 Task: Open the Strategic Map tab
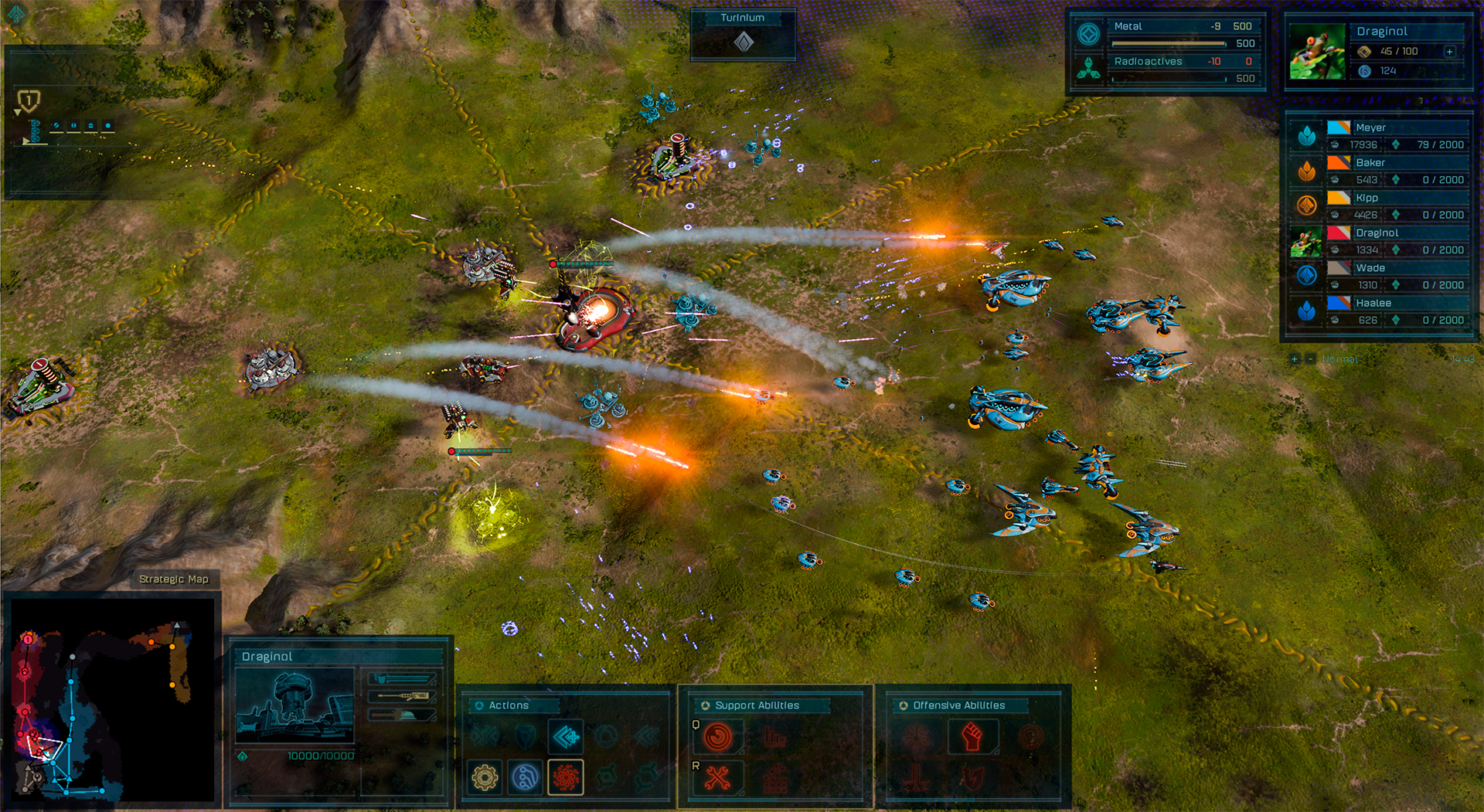tap(175, 578)
